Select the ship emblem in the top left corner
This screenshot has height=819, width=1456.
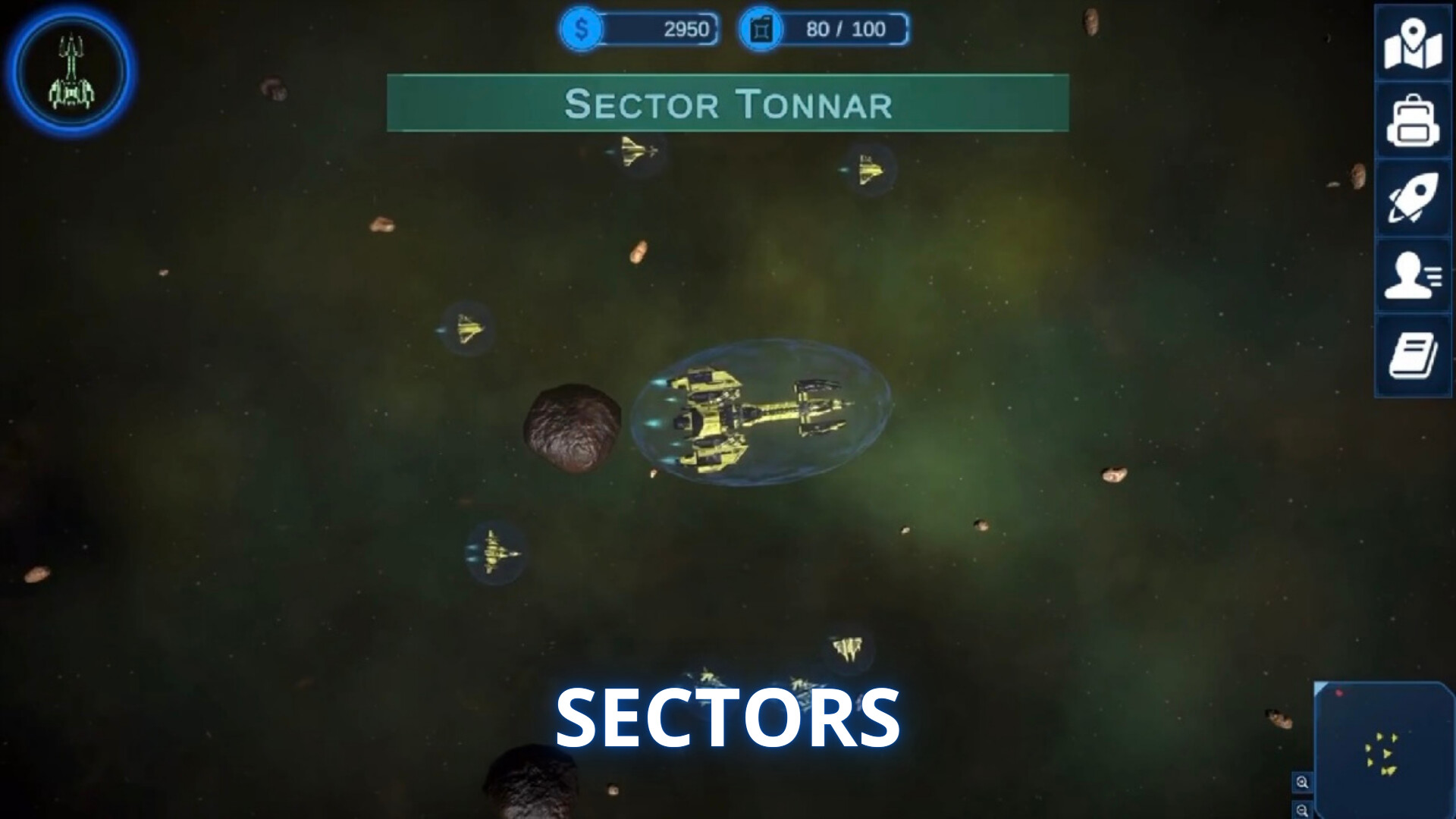click(x=71, y=69)
